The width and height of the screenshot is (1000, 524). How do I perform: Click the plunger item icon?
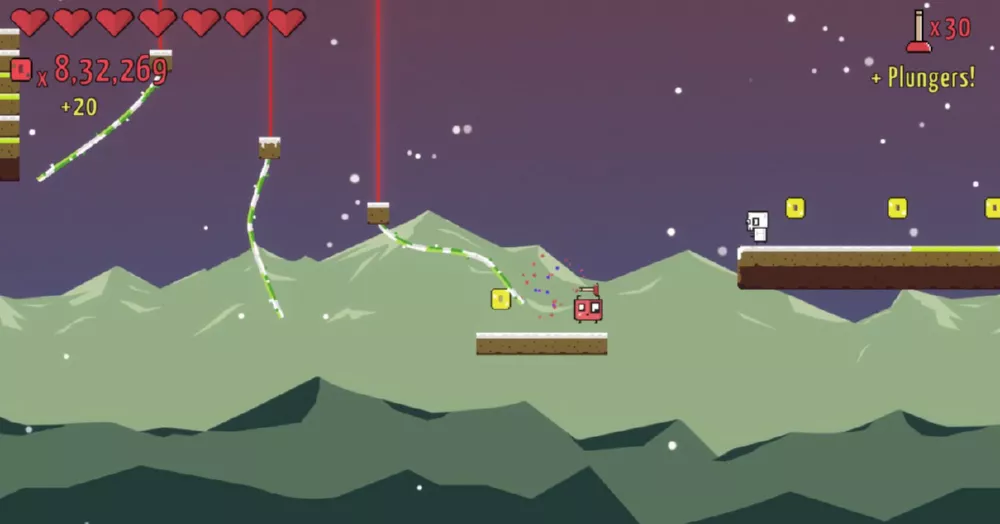[918, 31]
